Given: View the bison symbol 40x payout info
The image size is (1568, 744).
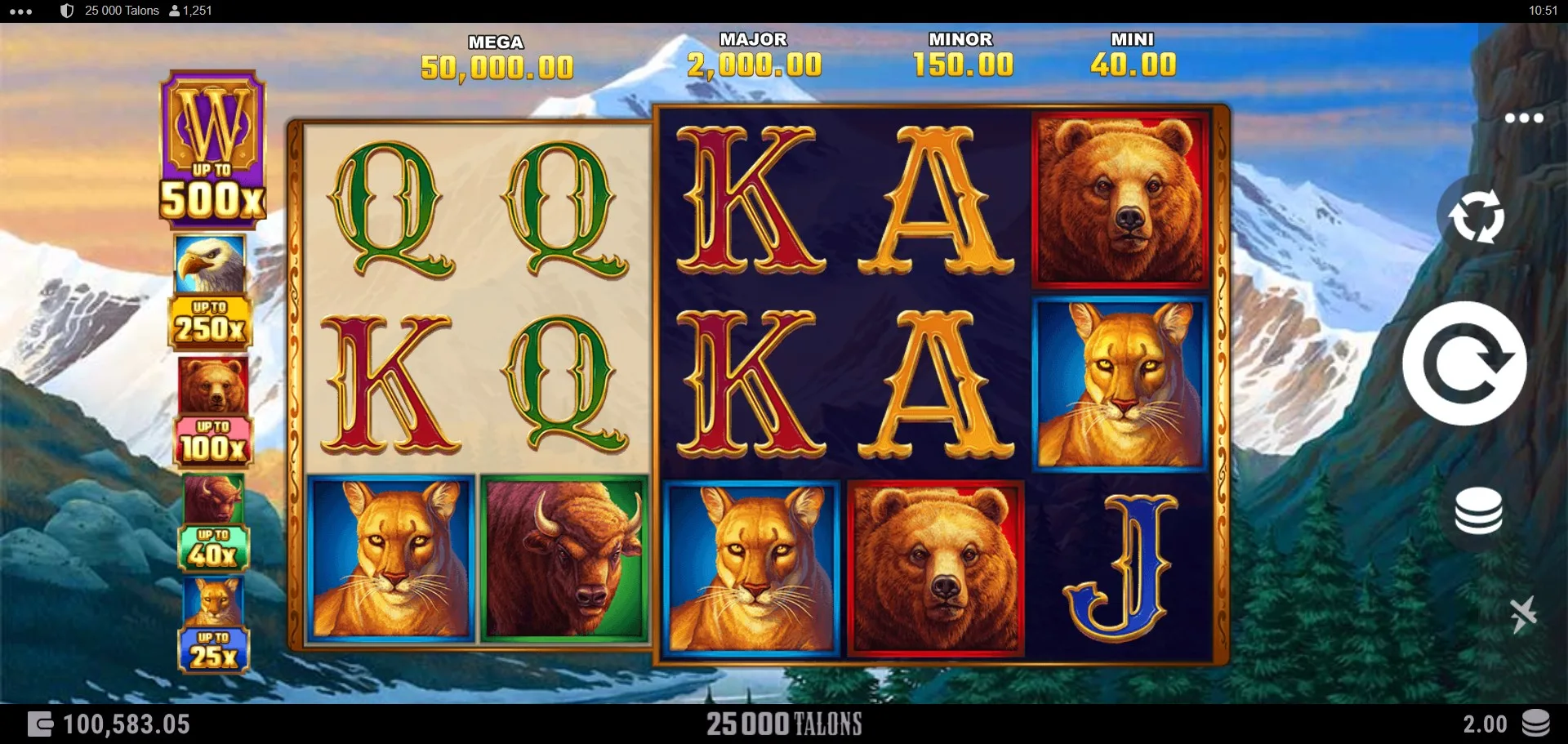Looking at the screenshot, I should 213,522.
